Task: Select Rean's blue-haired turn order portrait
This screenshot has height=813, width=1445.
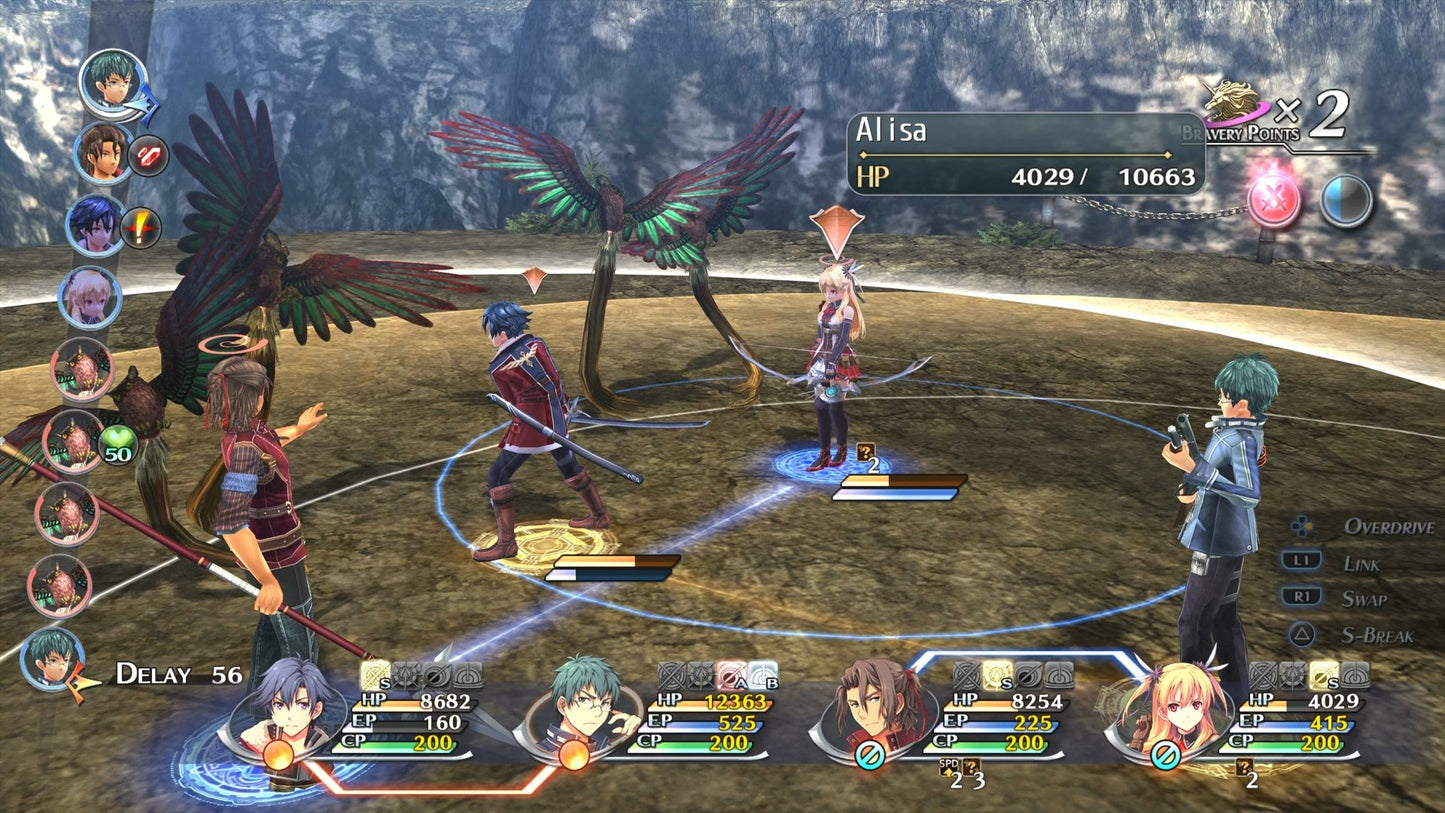Action: point(95,225)
